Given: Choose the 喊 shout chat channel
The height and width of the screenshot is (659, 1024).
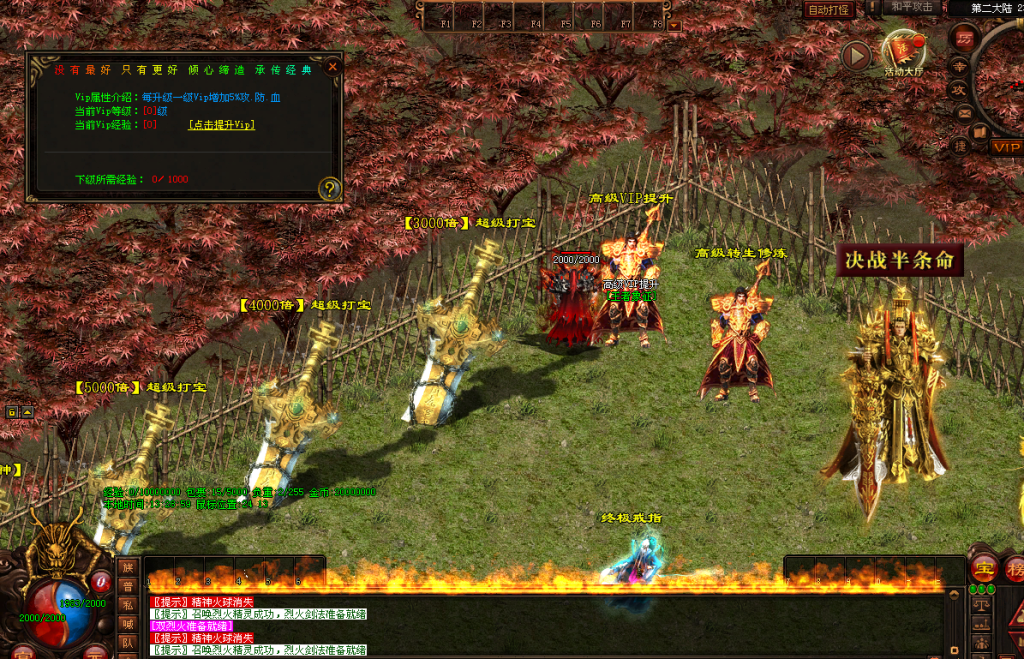Looking at the screenshot, I should (x=127, y=624).
